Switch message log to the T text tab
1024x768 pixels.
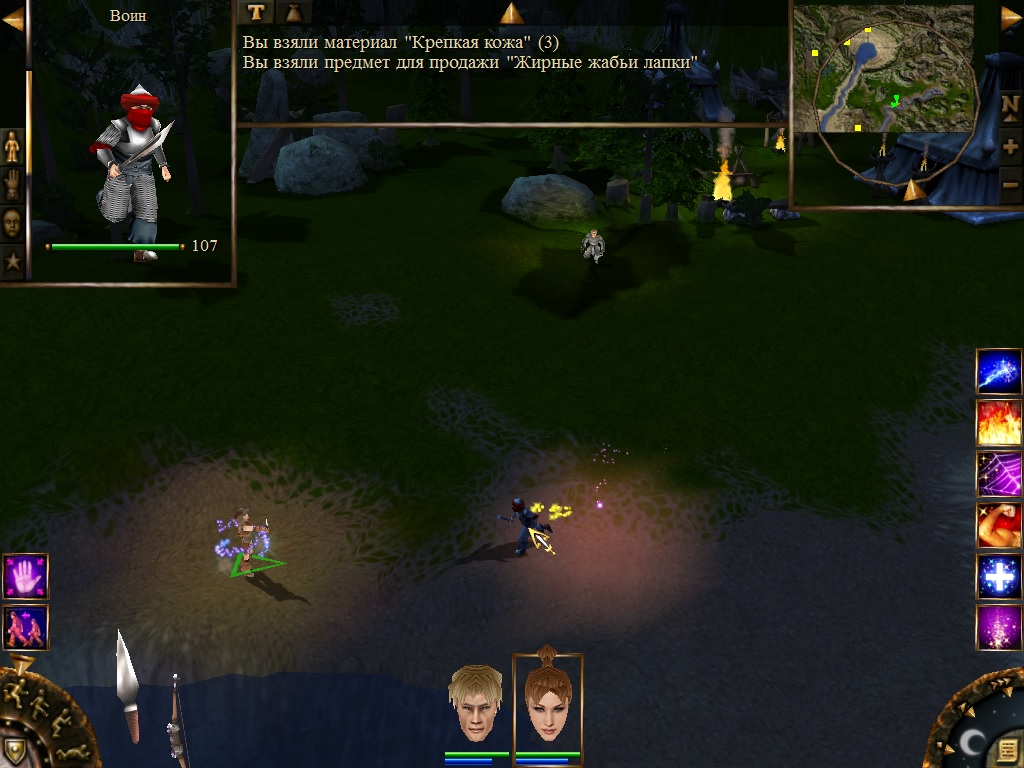257,12
